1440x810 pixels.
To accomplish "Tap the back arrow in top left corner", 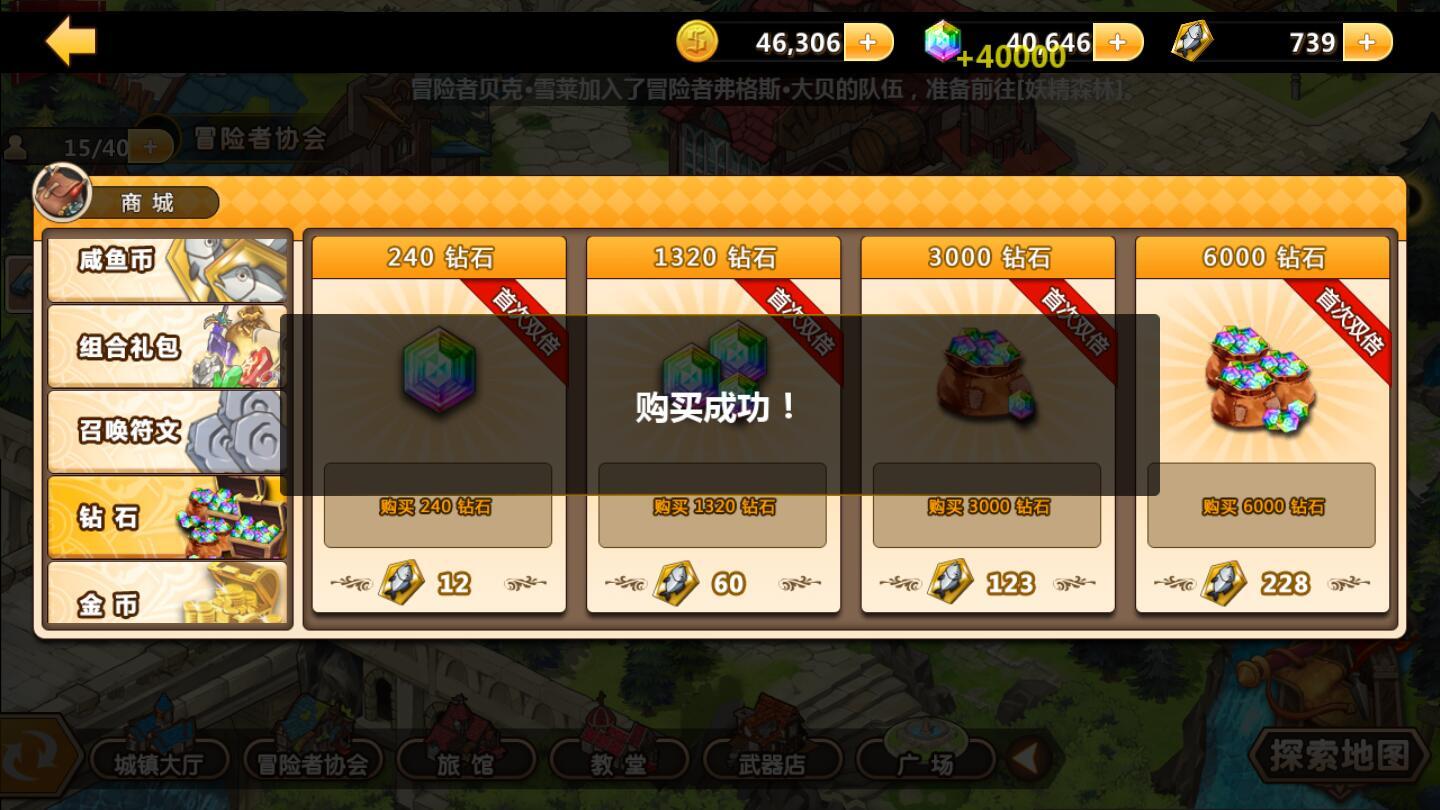I will 68,41.
